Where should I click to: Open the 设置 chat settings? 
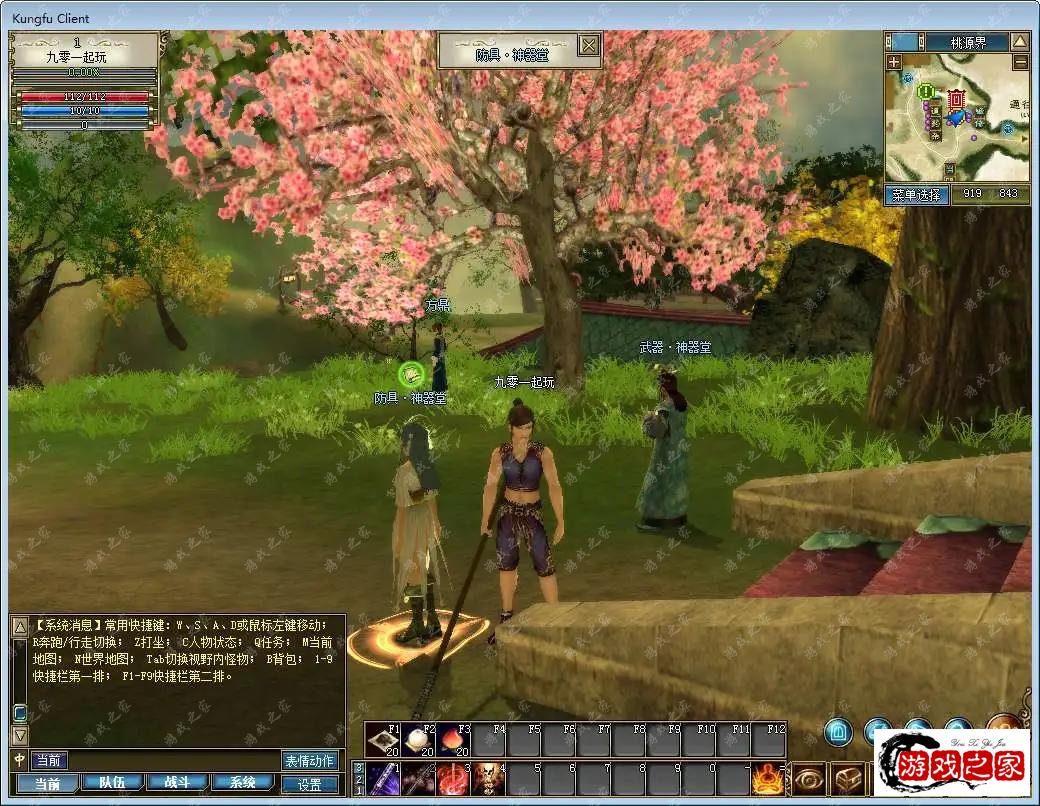pos(310,785)
